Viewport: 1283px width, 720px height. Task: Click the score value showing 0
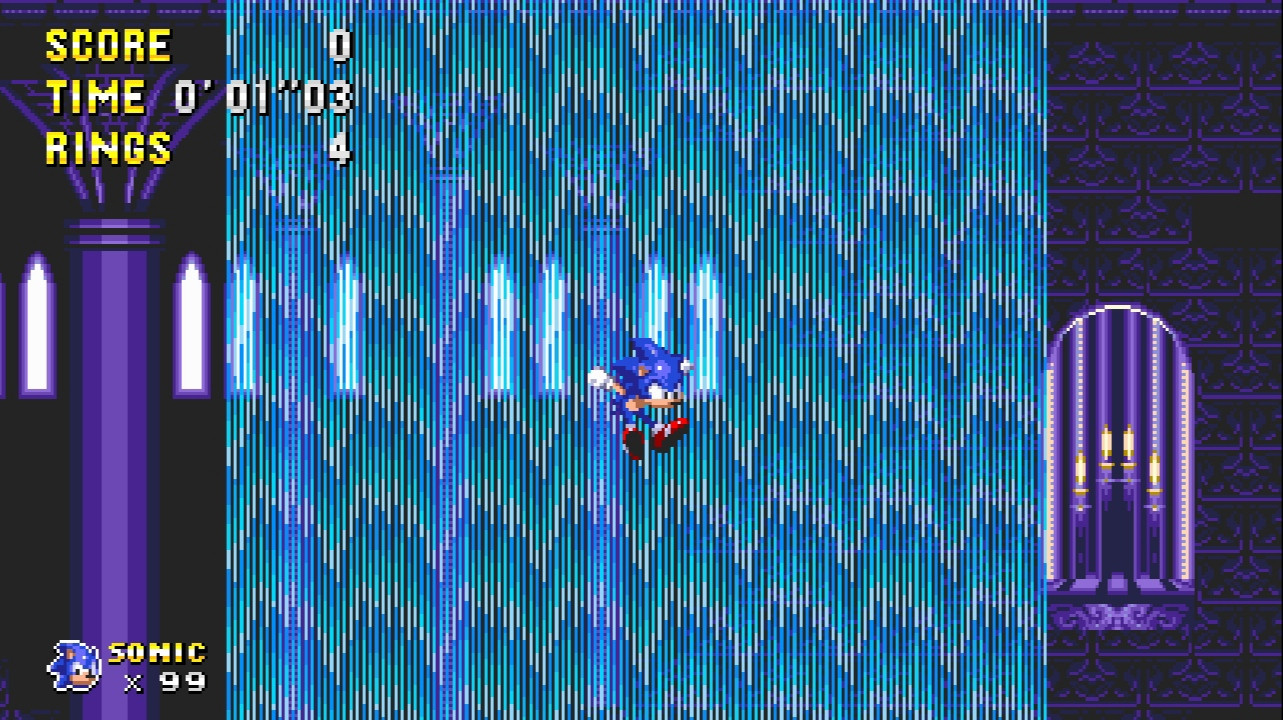[337, 44]
